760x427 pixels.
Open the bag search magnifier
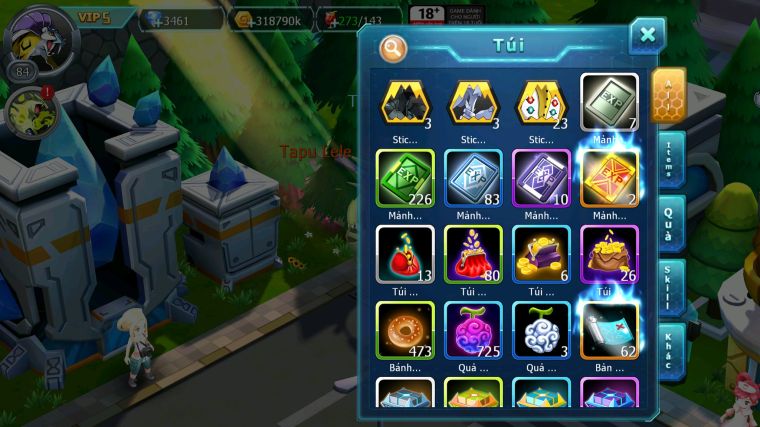point(393,47)
